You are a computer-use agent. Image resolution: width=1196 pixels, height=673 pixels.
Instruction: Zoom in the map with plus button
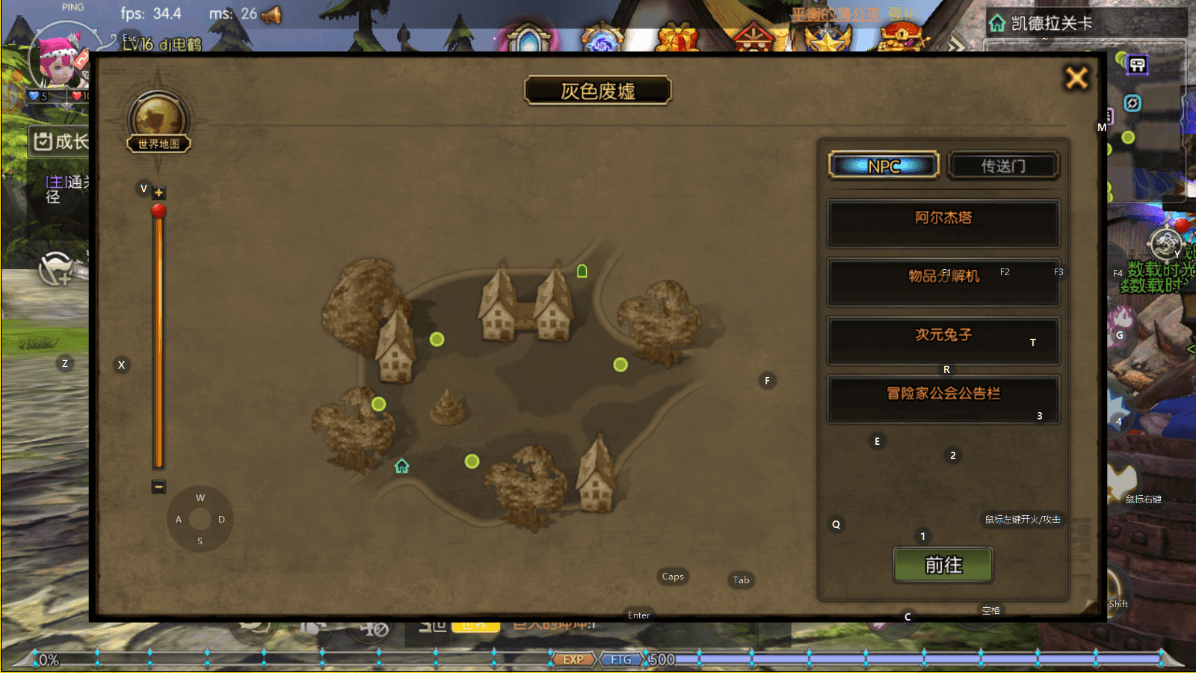point(159,192)
